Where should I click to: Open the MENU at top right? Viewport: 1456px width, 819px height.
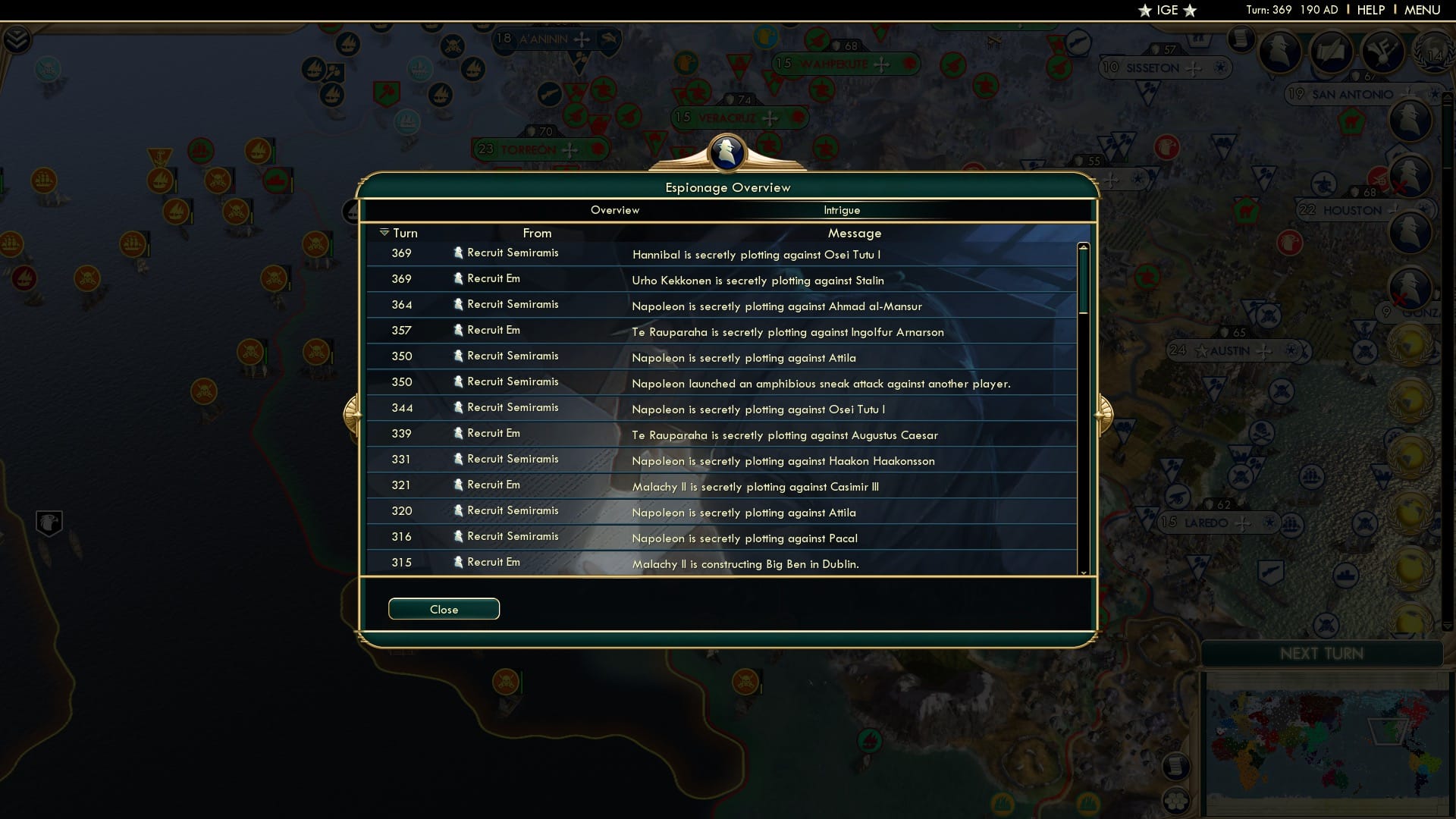pyautogui.click(x=1422, y=10)
